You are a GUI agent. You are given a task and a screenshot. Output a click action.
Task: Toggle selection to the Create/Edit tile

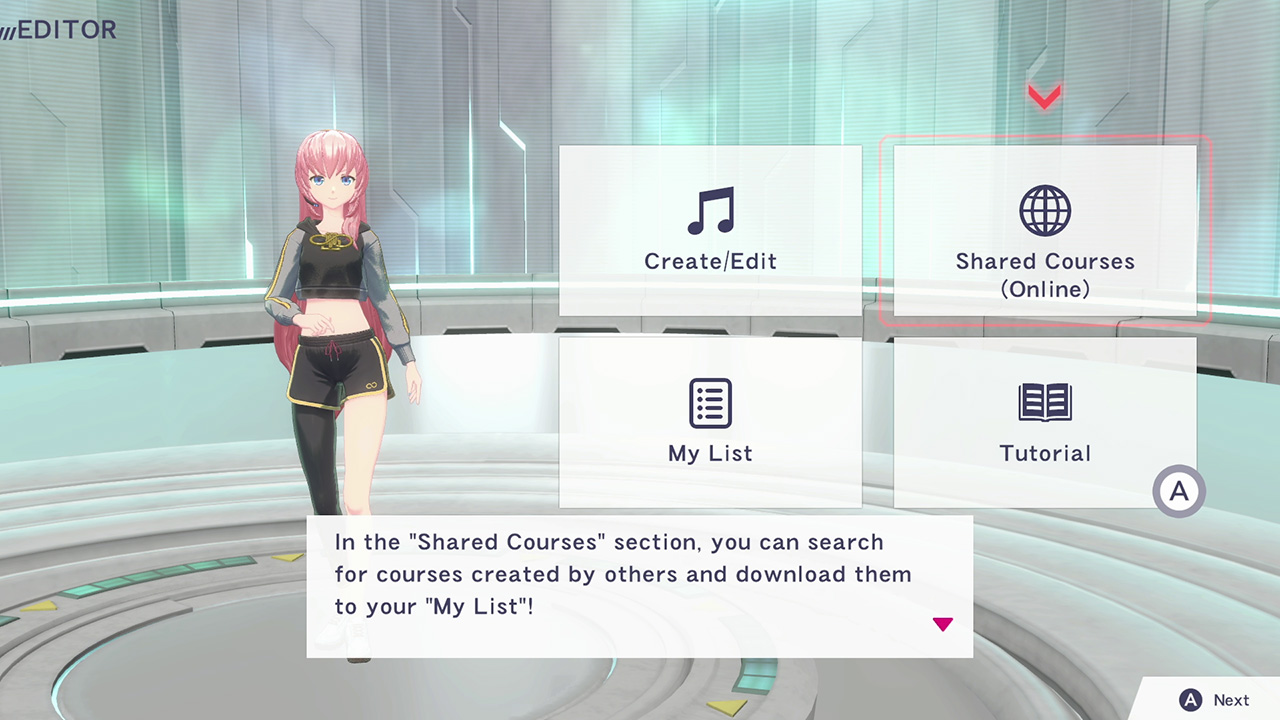710,232
